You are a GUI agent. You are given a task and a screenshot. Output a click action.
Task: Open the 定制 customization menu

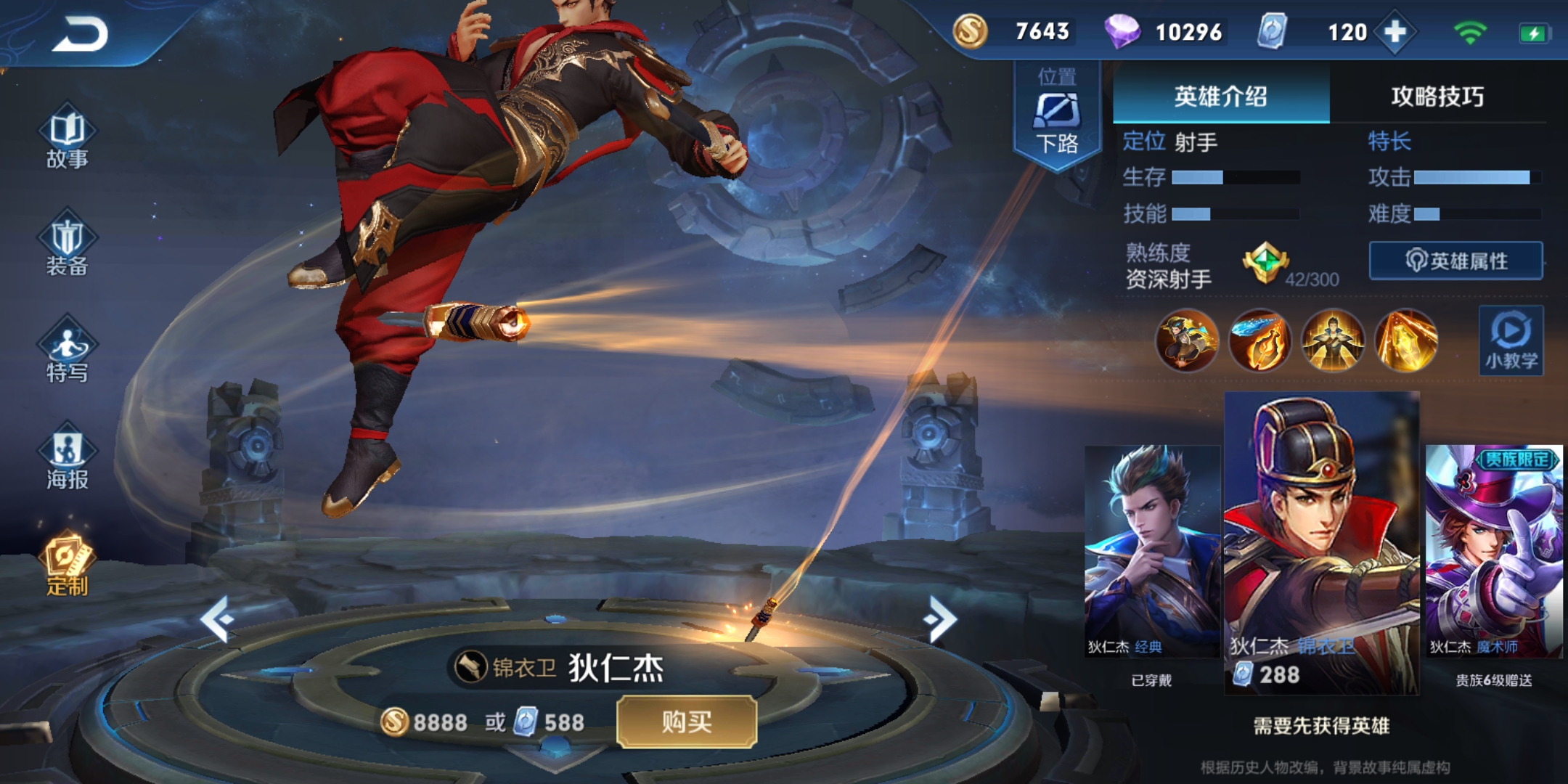pos(67,565)
